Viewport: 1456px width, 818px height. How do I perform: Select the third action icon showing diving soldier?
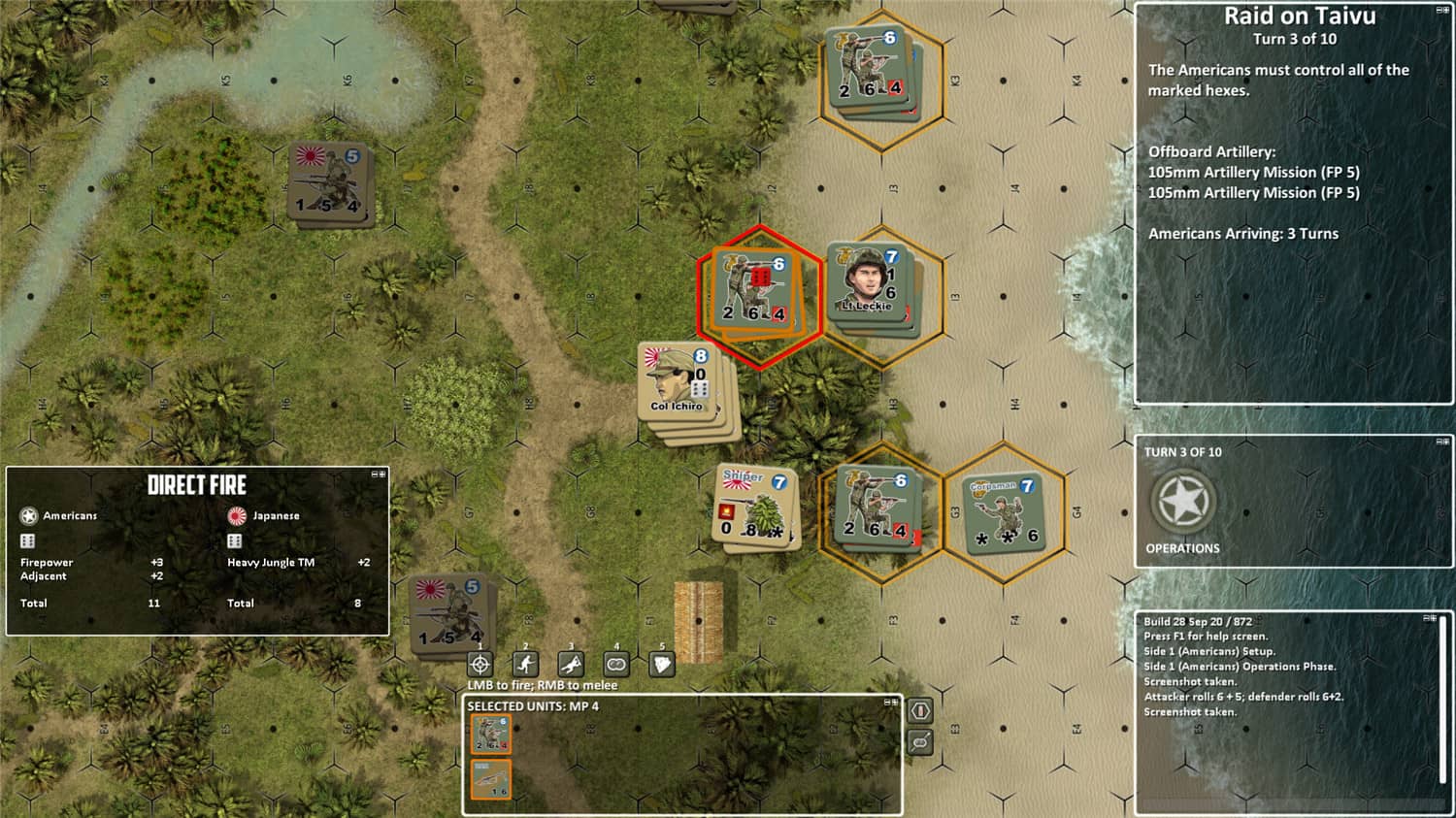click(x=571, y=664)
